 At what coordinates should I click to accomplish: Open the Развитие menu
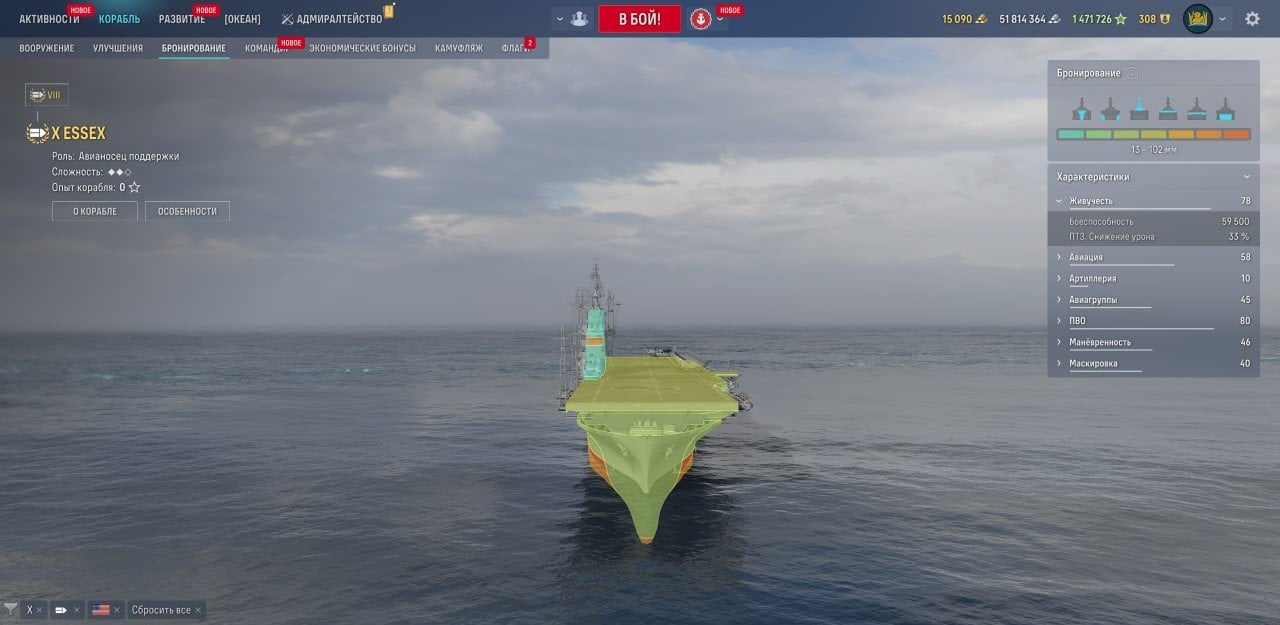tap(182, 19)
